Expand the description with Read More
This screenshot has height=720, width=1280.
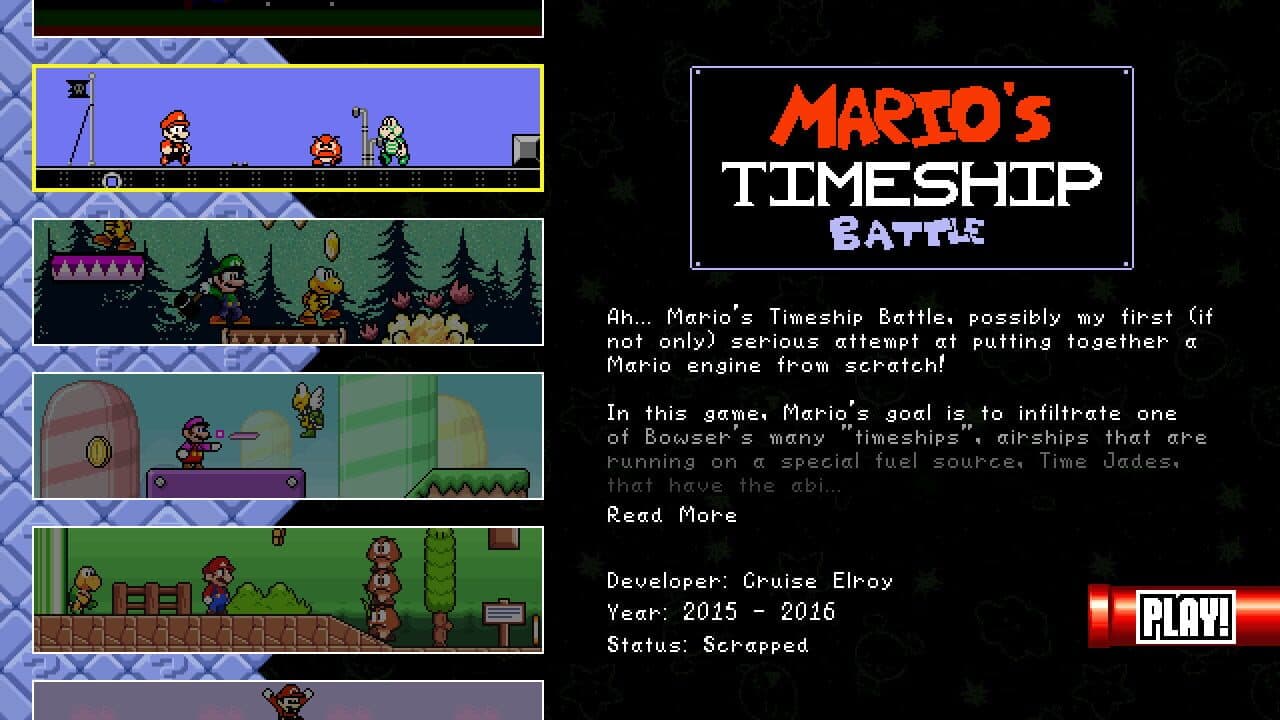point(671,515)
